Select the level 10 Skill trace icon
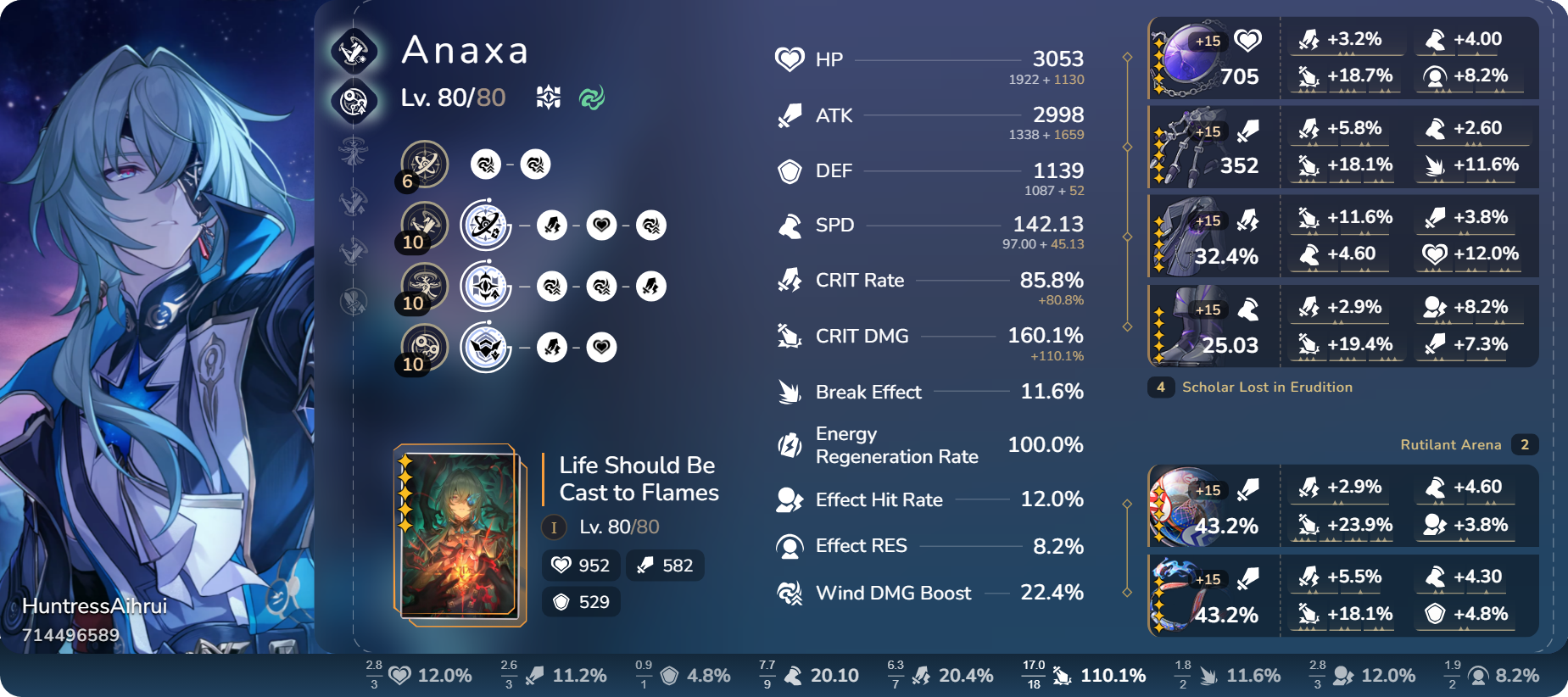The width and height of the screenshot is (1568, 697). (426, 225)
